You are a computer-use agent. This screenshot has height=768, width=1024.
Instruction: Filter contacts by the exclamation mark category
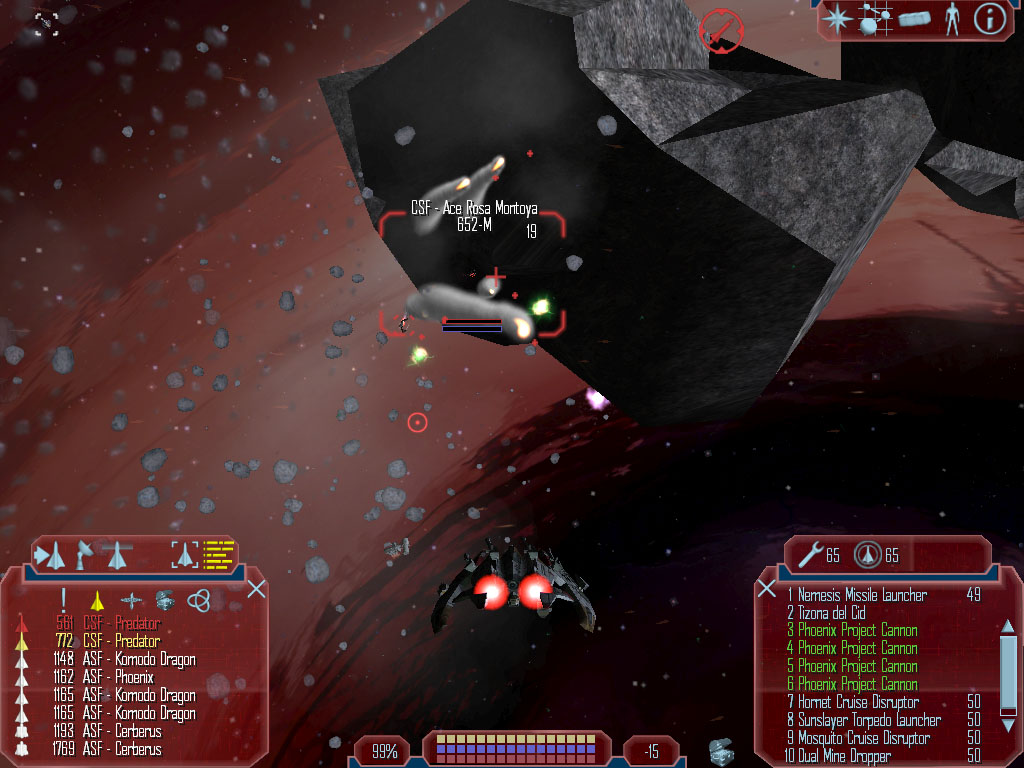(63, 600)
